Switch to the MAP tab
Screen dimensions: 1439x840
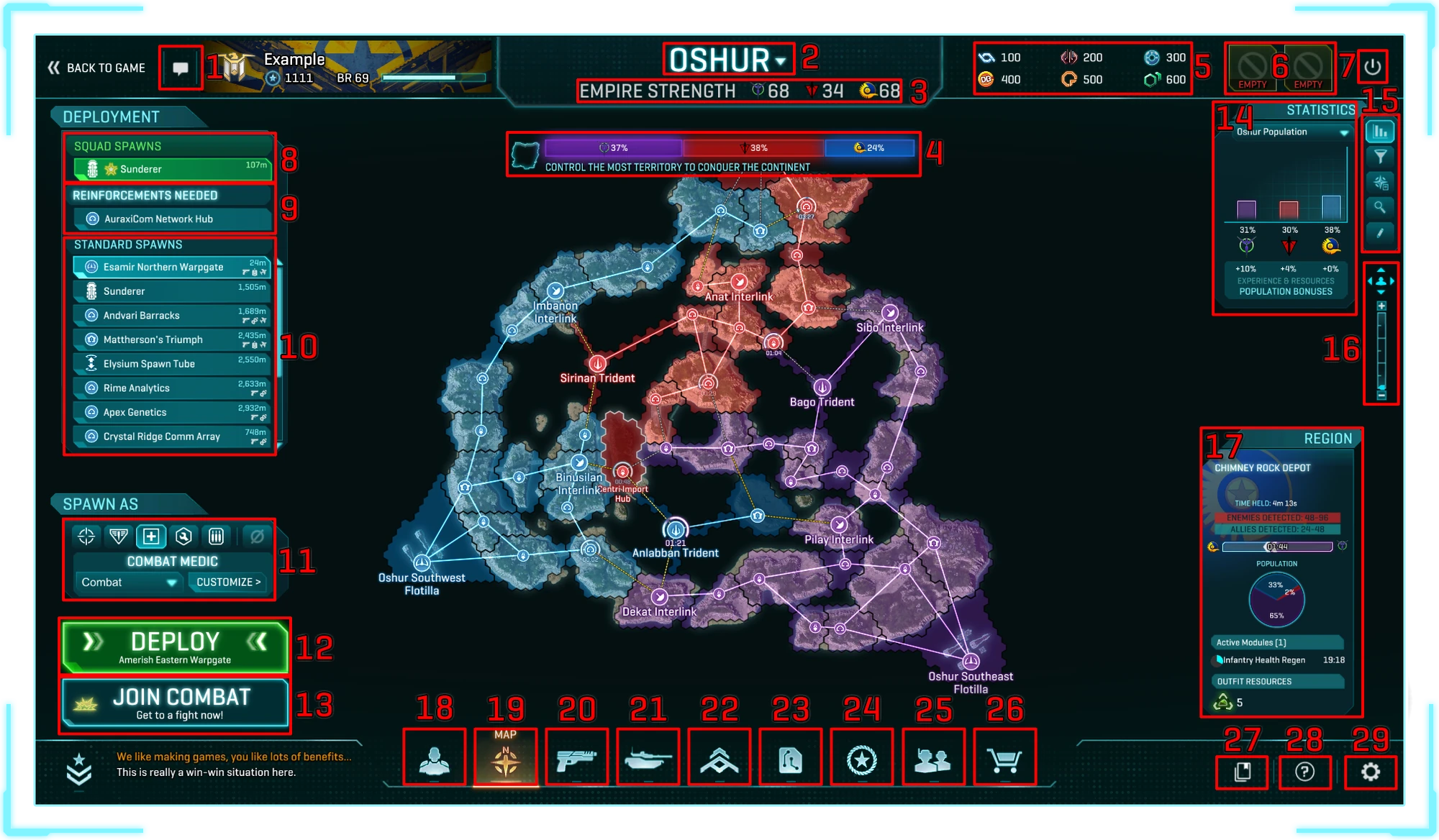click(x=506, y=757)
